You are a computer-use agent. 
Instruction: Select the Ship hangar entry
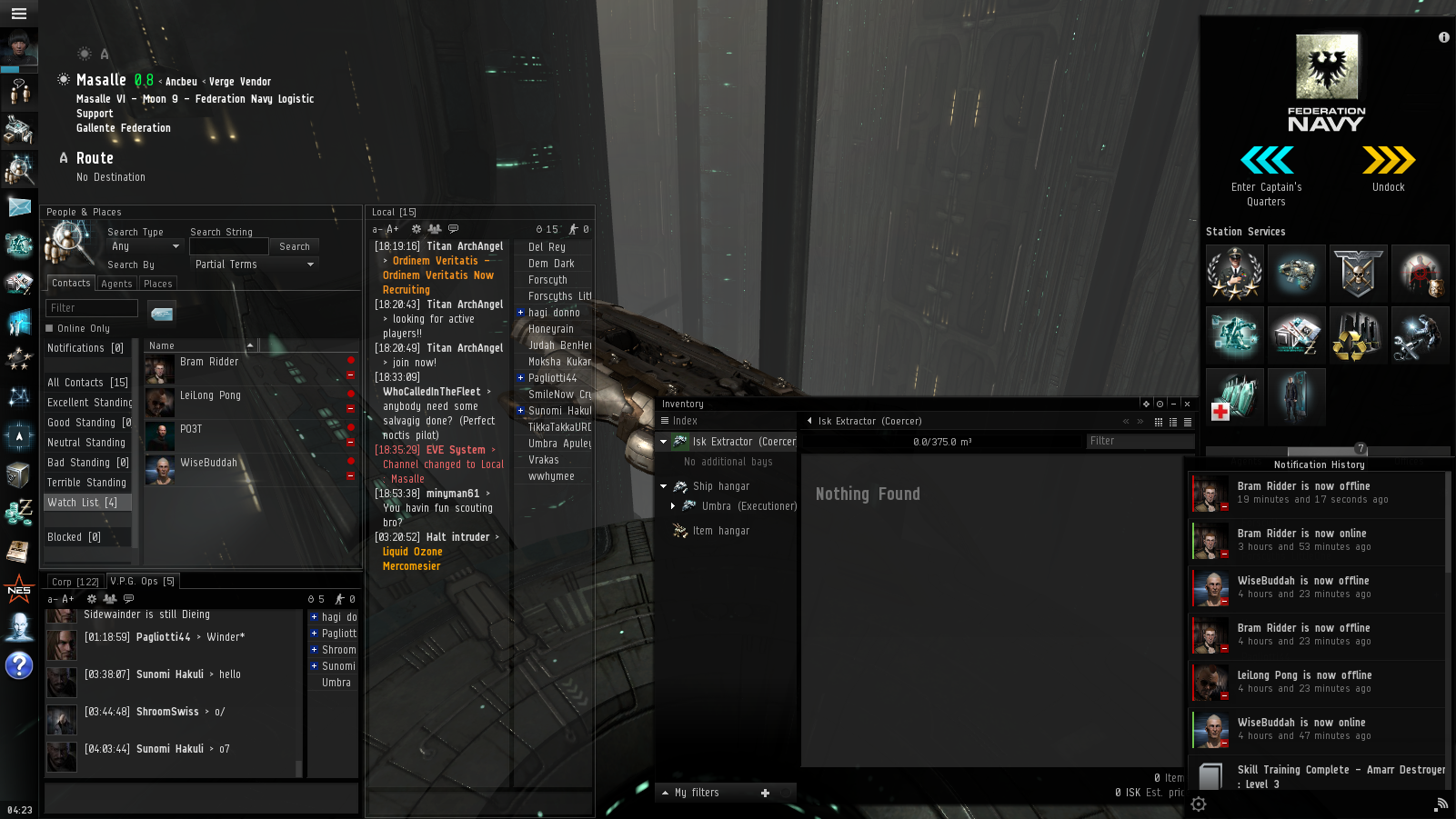721,486
